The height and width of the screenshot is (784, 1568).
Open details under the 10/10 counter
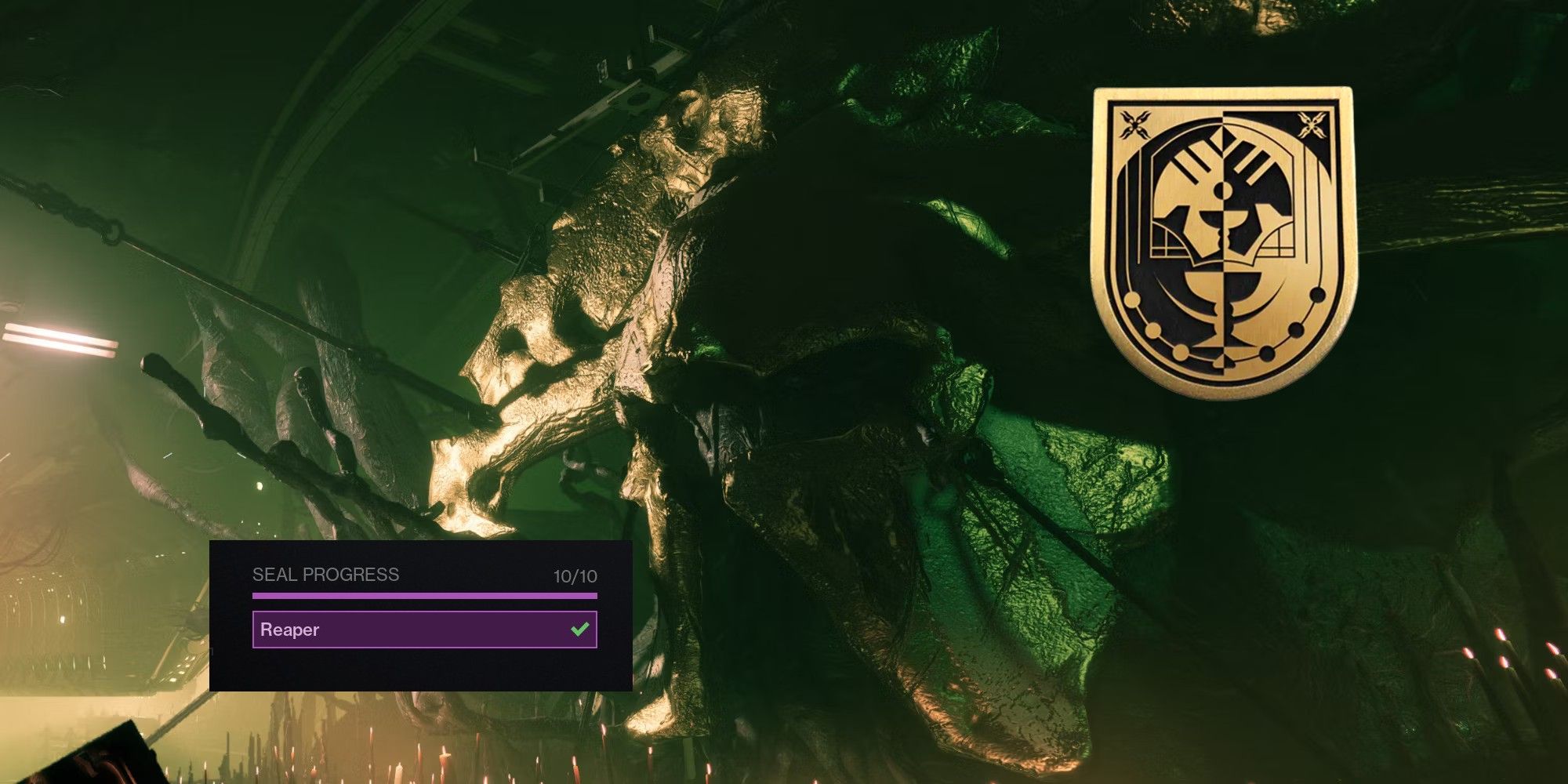[x=576, y=575]
